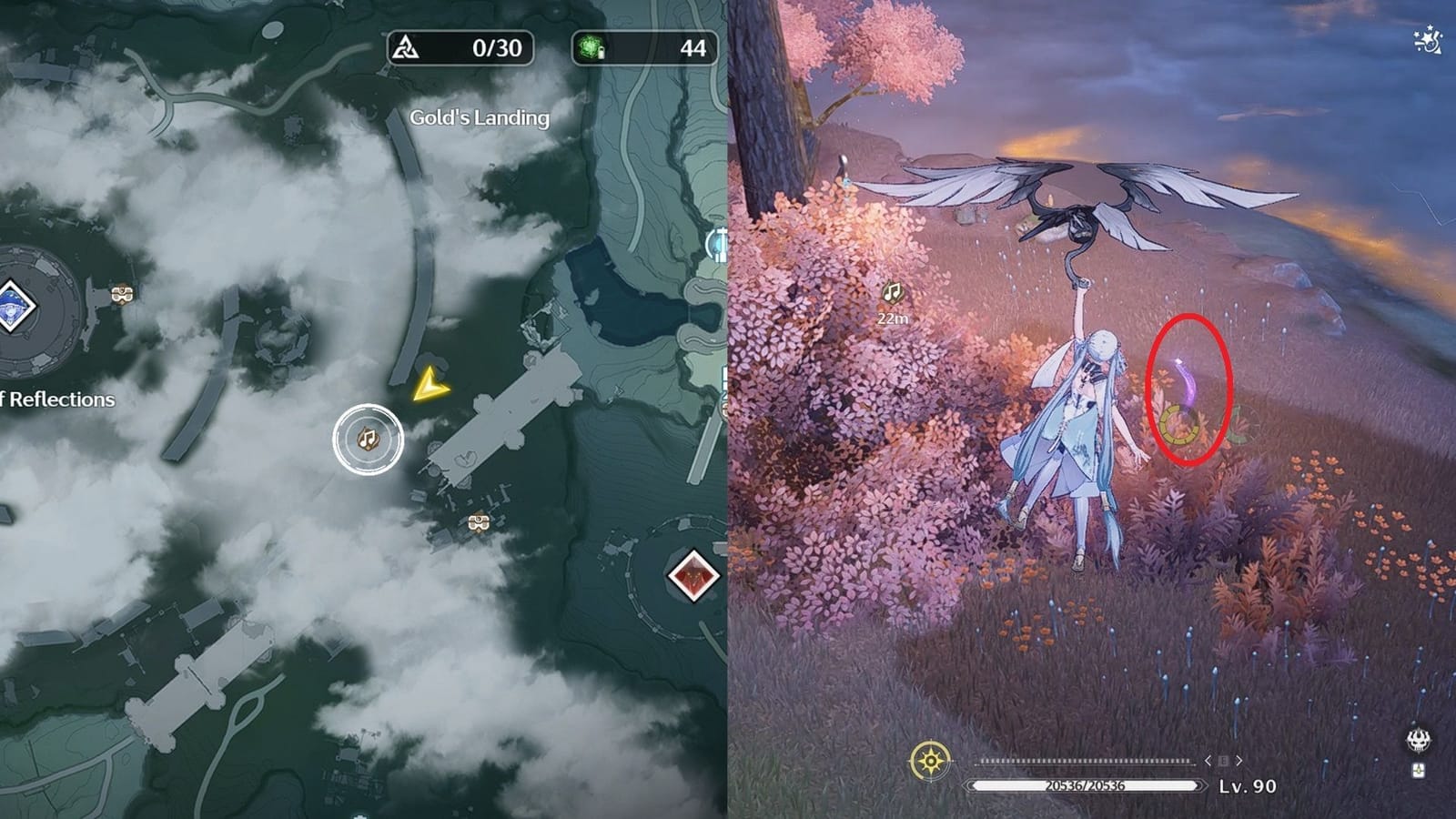Image resolution: width=1456 pixels, height=819 pixels.
Task: Open the skull enemy-level icon at bottom right
Action: [x=1418, y=737]
